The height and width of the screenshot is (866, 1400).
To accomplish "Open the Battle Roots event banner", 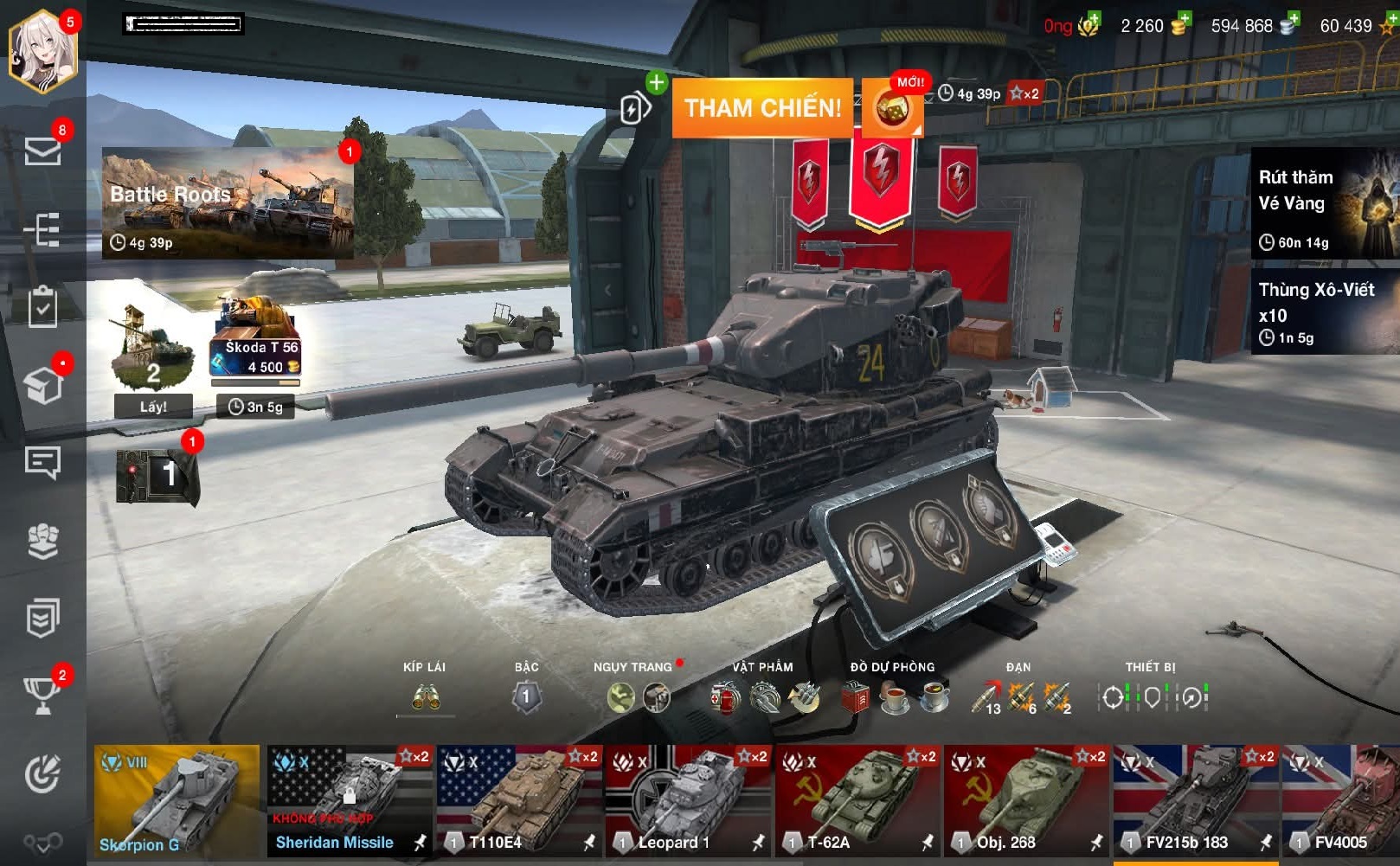I will (228, 203).
